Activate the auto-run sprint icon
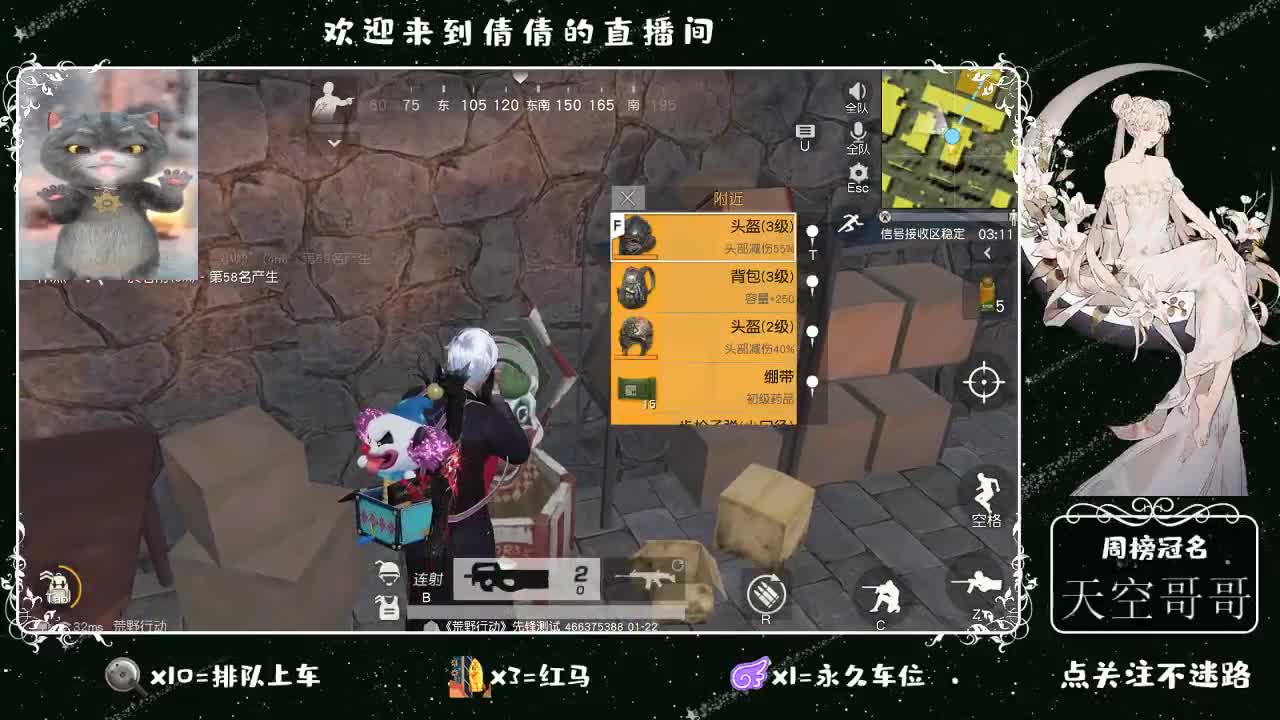Image resolution: width=1280 pixels, height=720 pixels. (x=851, y=222)
